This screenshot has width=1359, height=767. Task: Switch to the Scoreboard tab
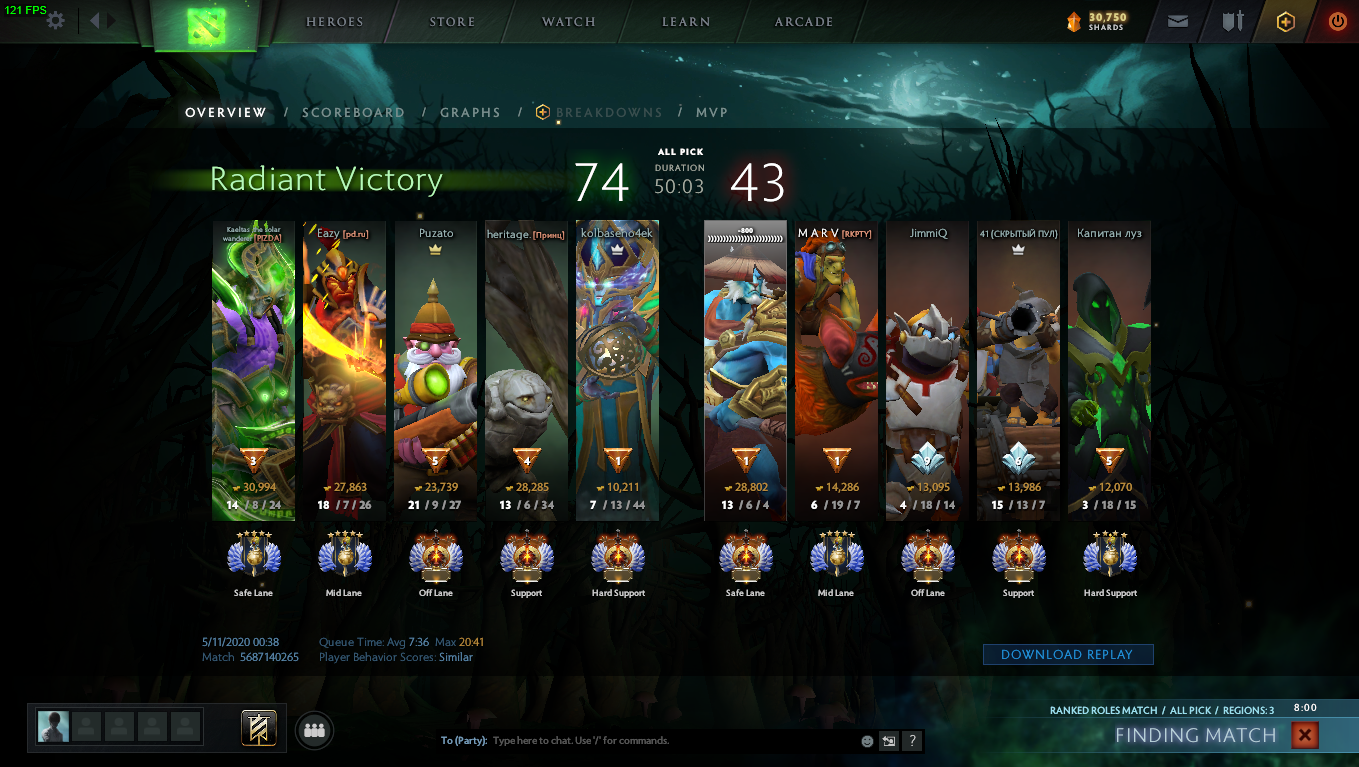click(353, 113)
